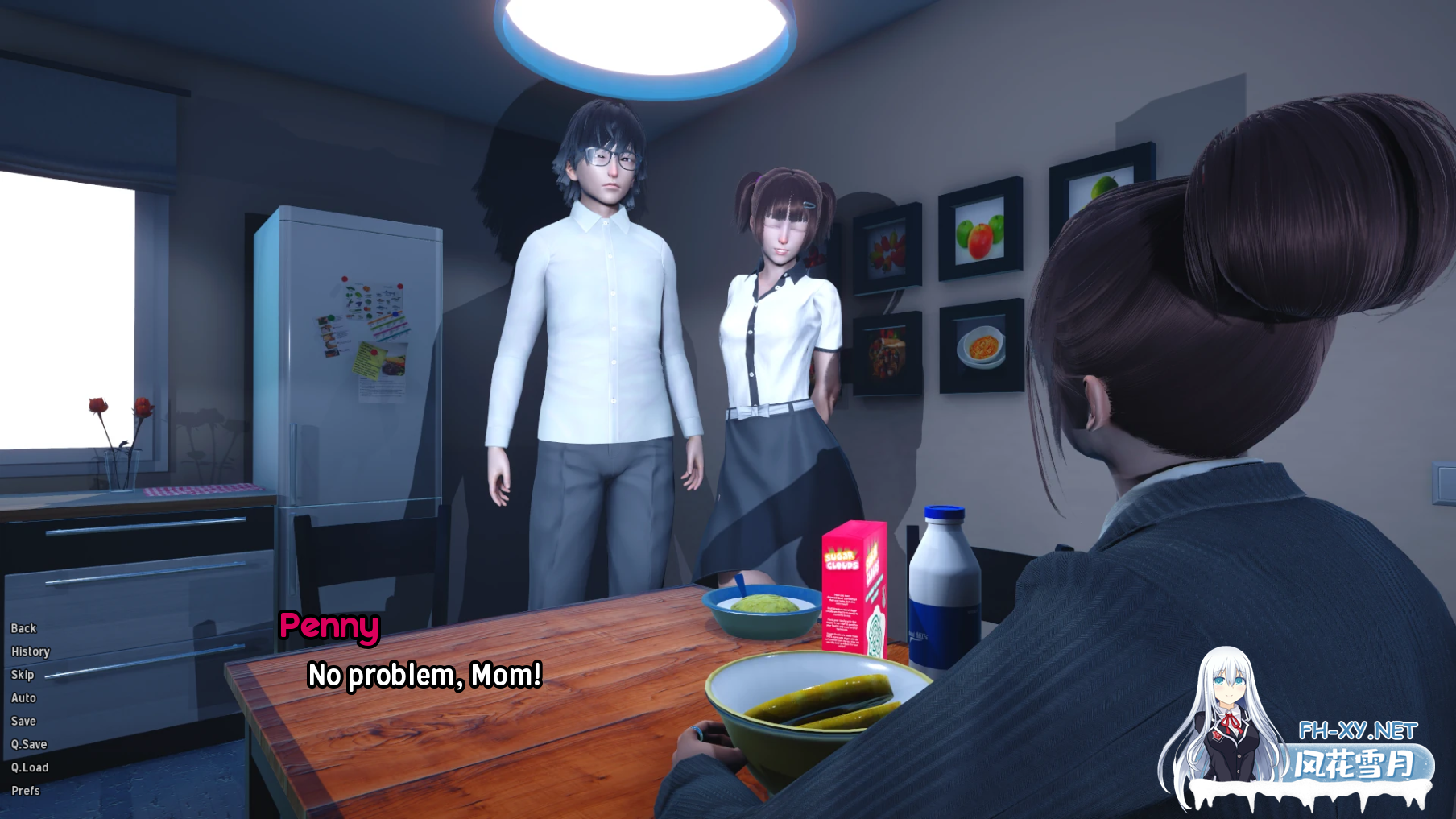Click Penny's pink name label
This screenshot has width=1456, height=819.
(x=330, y=627)
